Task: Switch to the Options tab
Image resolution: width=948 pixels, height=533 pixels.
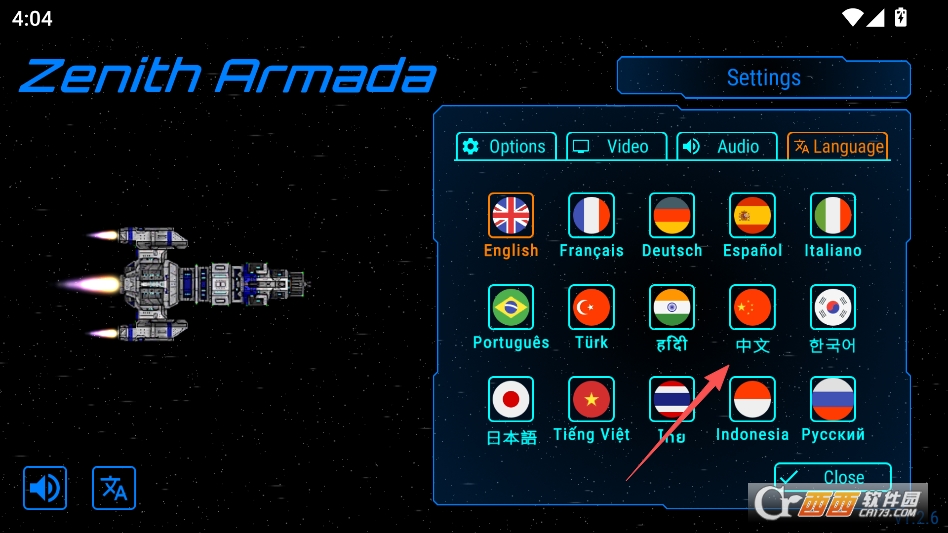Action: tap(505, 146)
